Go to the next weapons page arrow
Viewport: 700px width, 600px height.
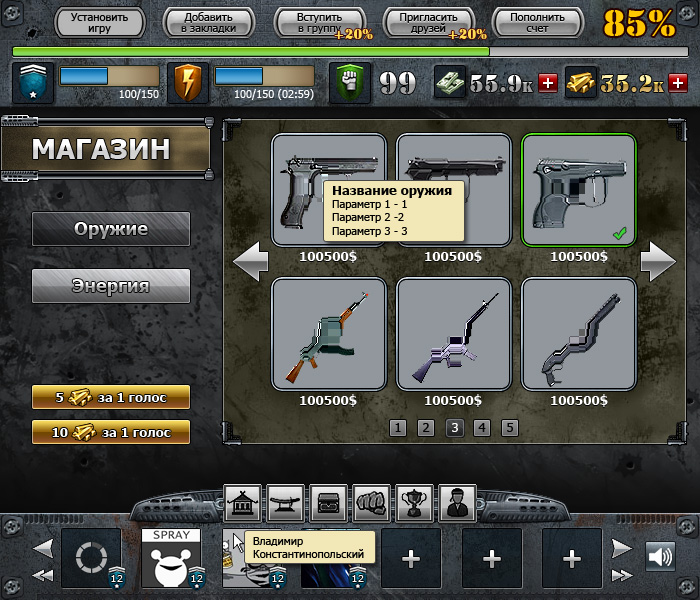click(x=658, y=262)
